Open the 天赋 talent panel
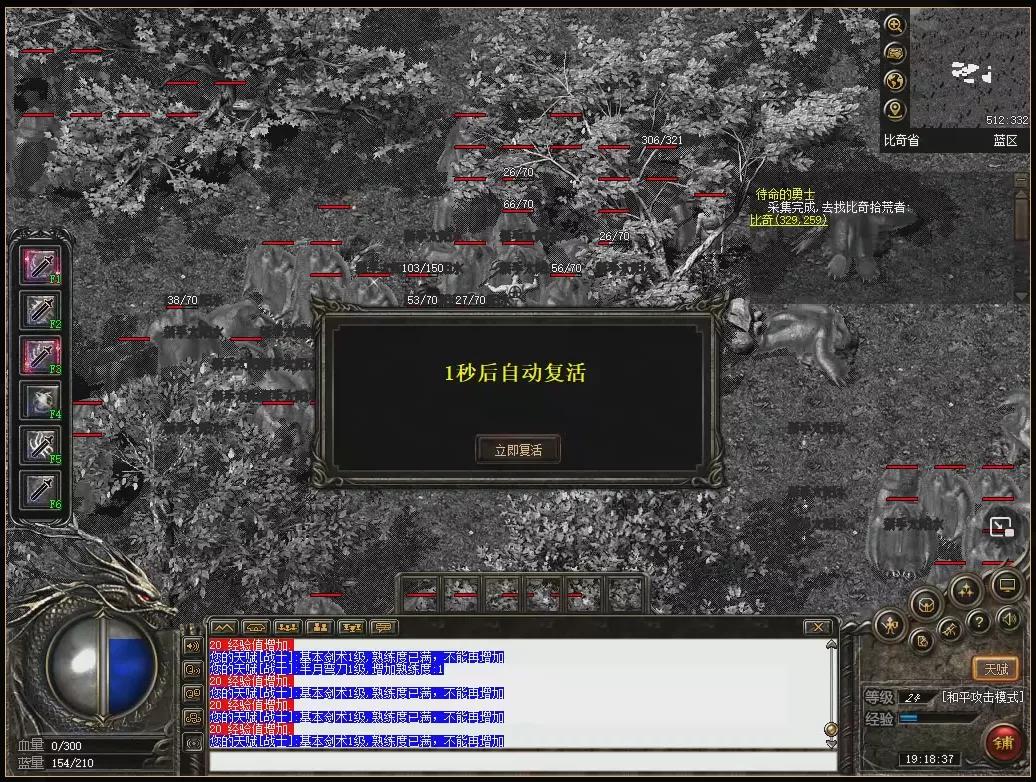The width and height of the screenshot is (1036, 782). [995, 669]
